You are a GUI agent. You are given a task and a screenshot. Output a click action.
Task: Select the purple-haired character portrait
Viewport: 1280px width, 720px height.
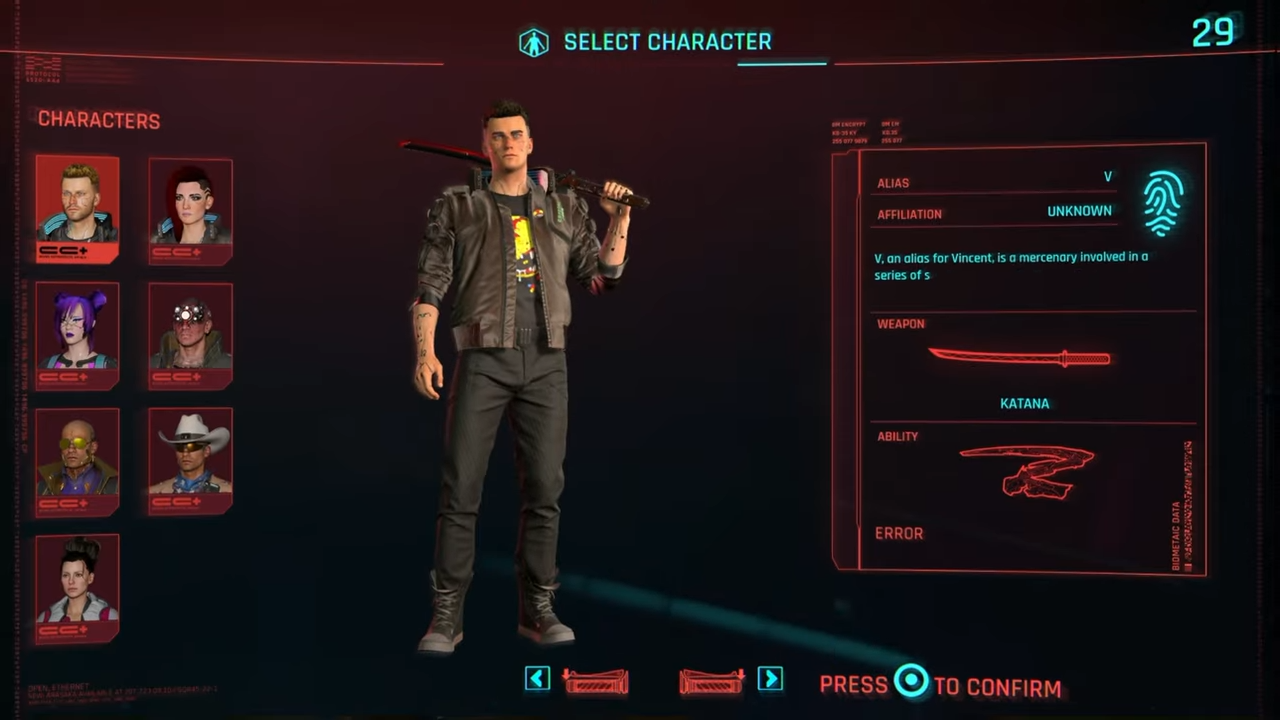click(77, 333)
